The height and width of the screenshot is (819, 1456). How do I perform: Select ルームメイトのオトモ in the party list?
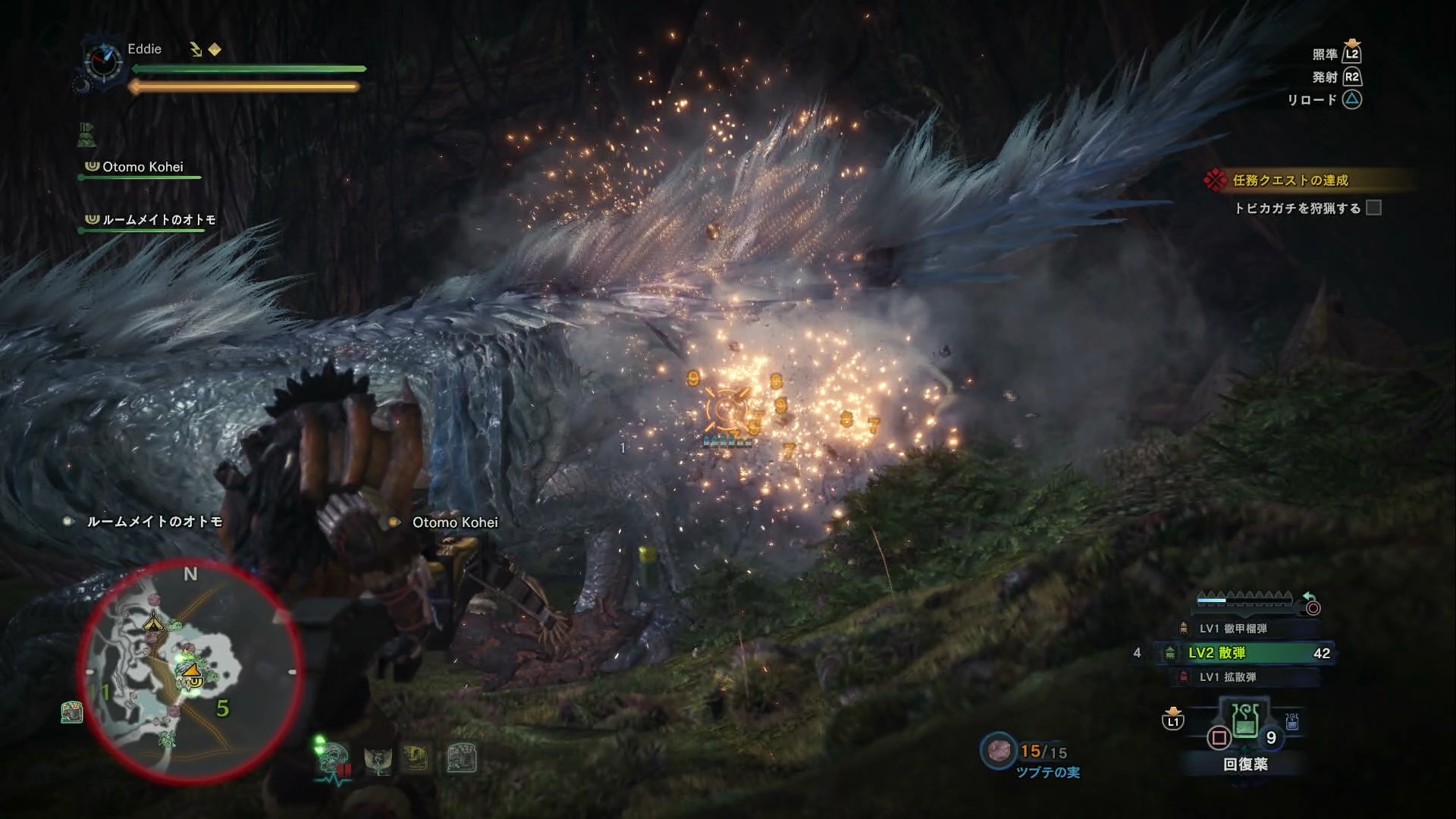point(158,220)
